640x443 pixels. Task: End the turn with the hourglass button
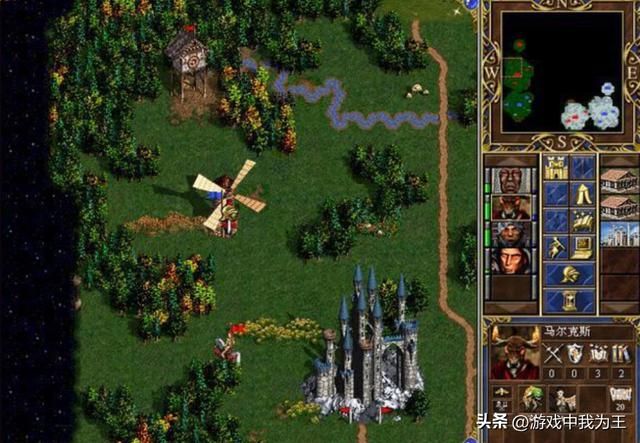pyautogui.click(x=569, y=300)
